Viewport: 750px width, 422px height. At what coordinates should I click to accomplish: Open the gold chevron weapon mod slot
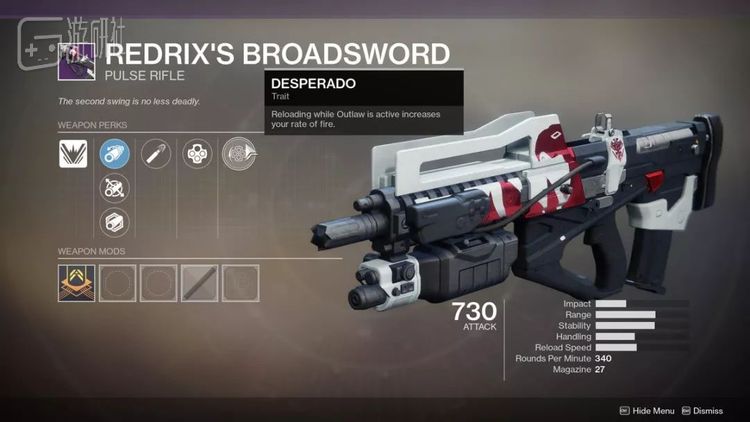point(73,283)
